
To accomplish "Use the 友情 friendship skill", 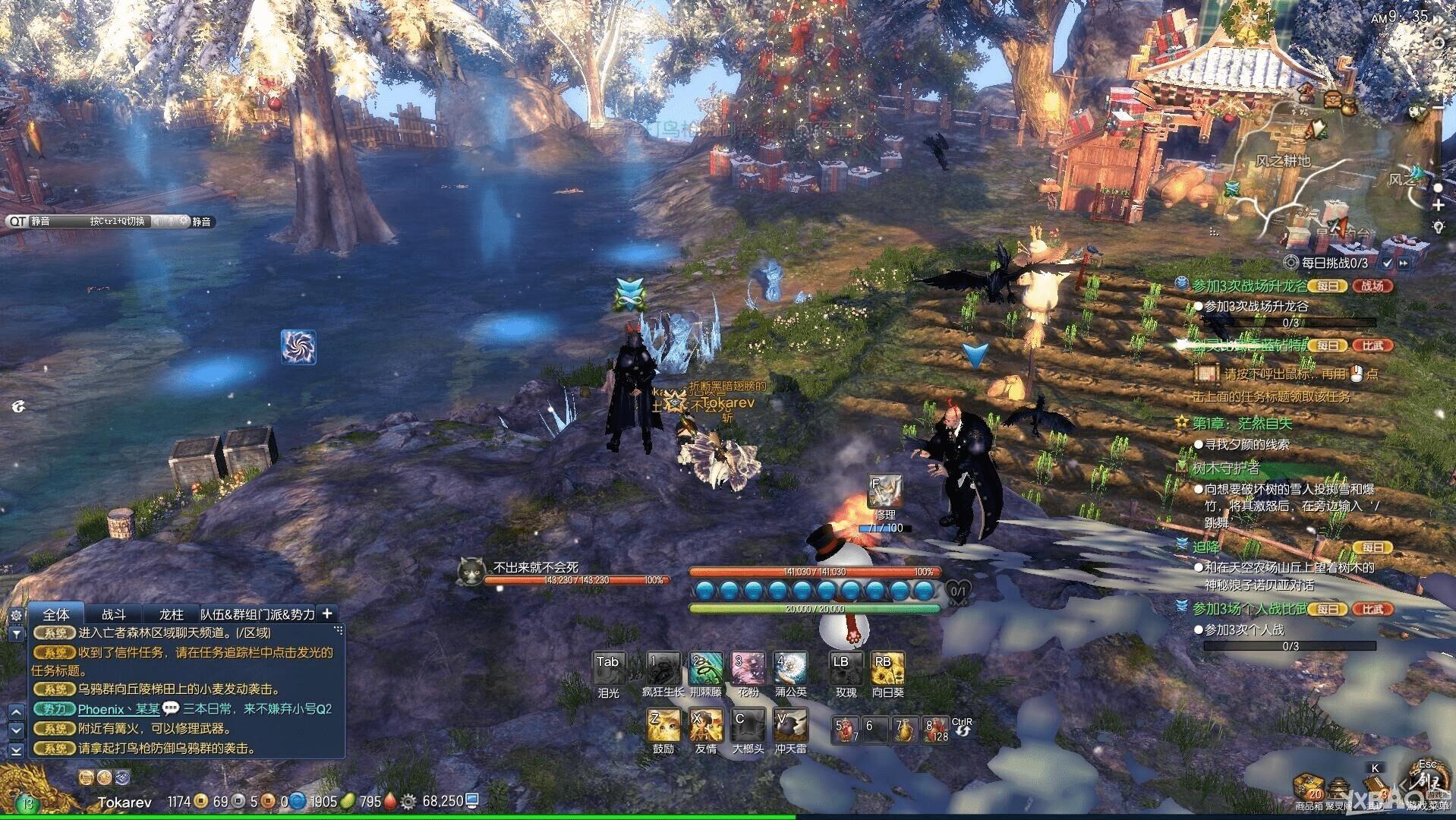I will (705, 725).
